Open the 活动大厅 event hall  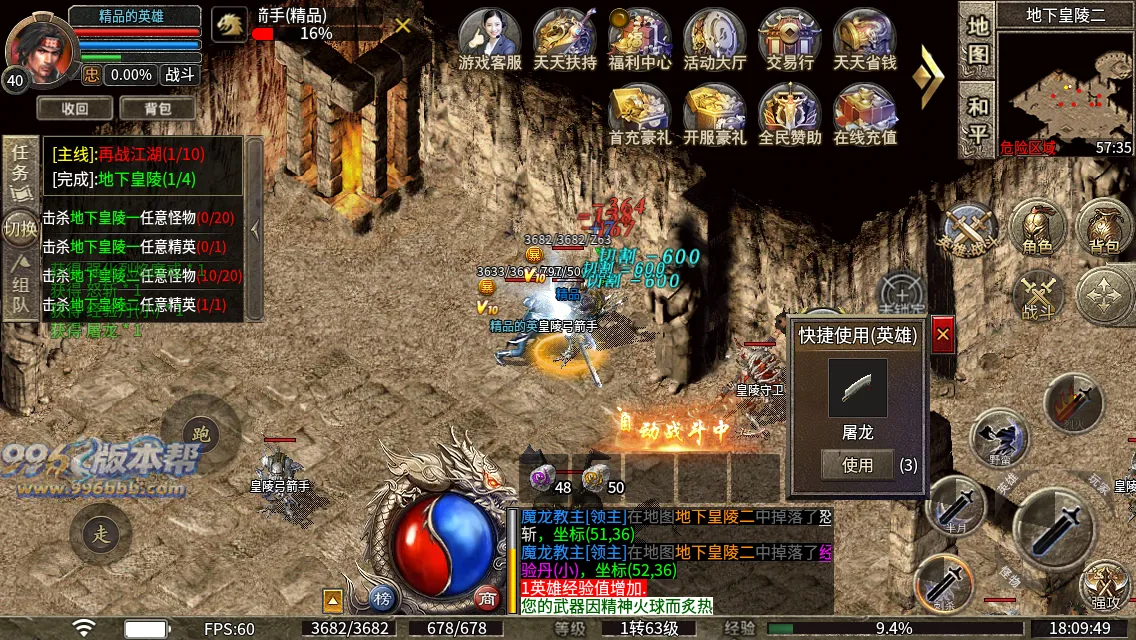pyautogui.click(x=715, y=37)
